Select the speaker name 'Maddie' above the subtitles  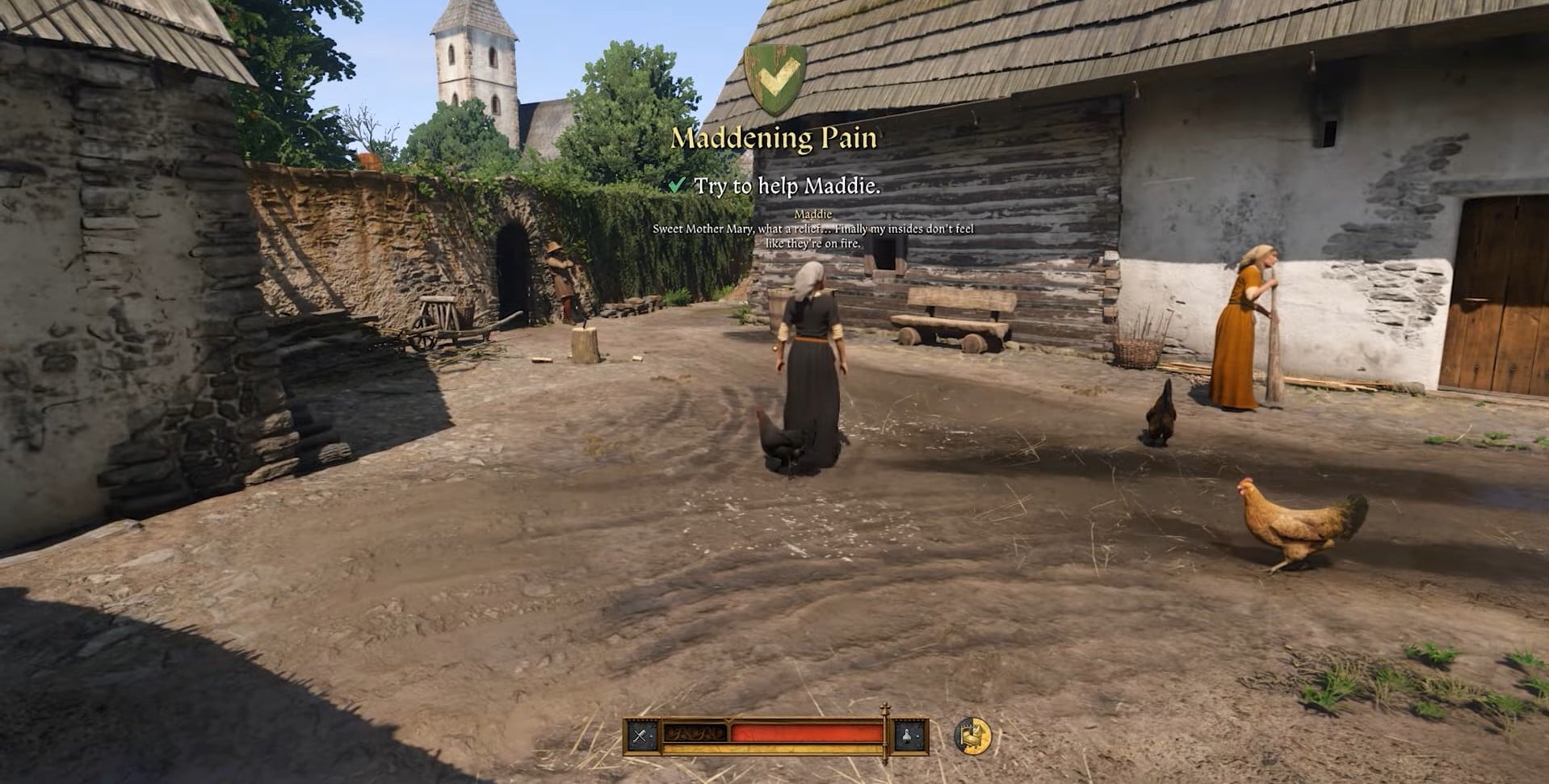(x=812, y=214)
